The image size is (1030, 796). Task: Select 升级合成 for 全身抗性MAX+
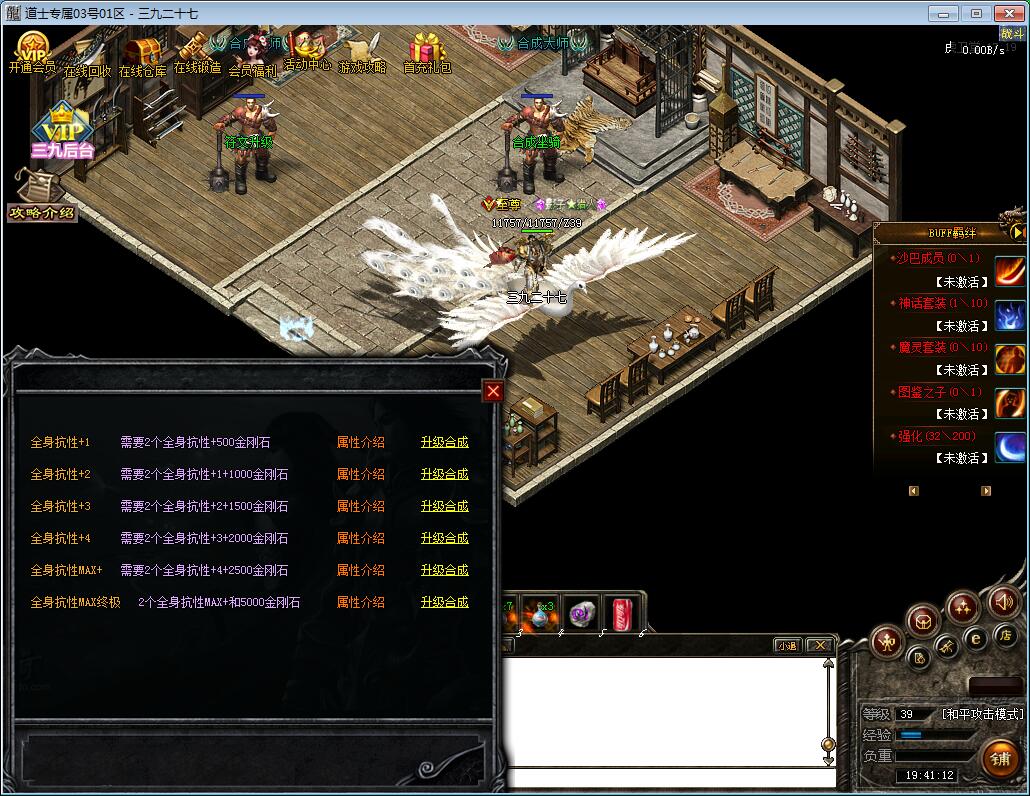point(444,570)
